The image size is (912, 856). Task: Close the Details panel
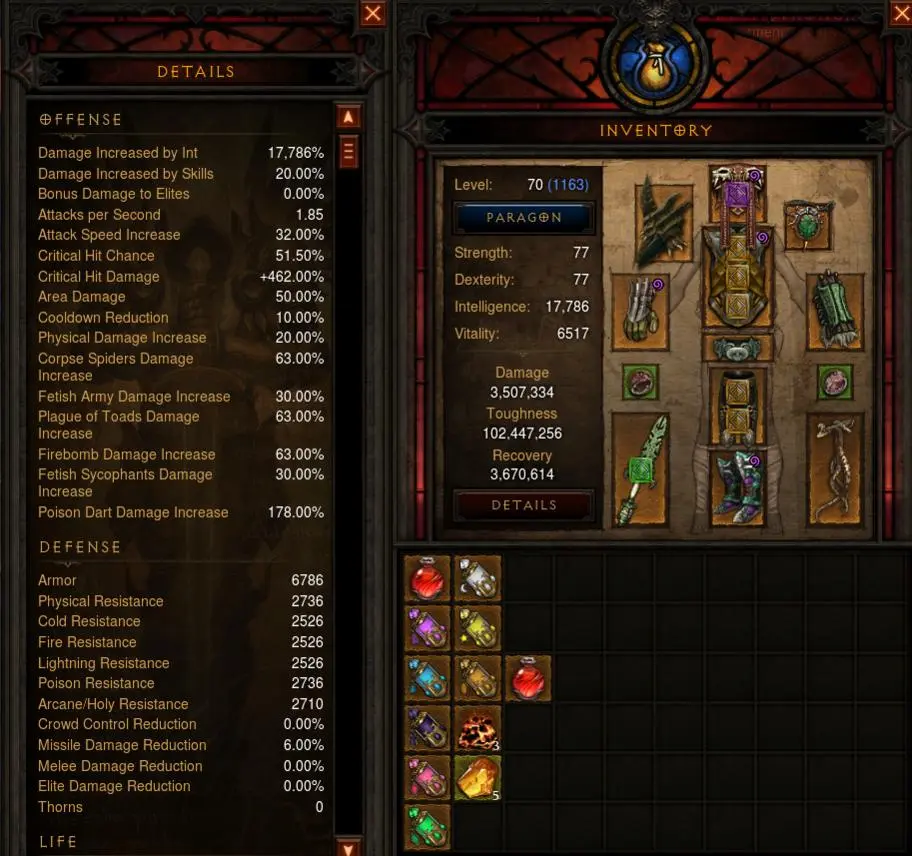pyautogui.click(x=373, y=13)
